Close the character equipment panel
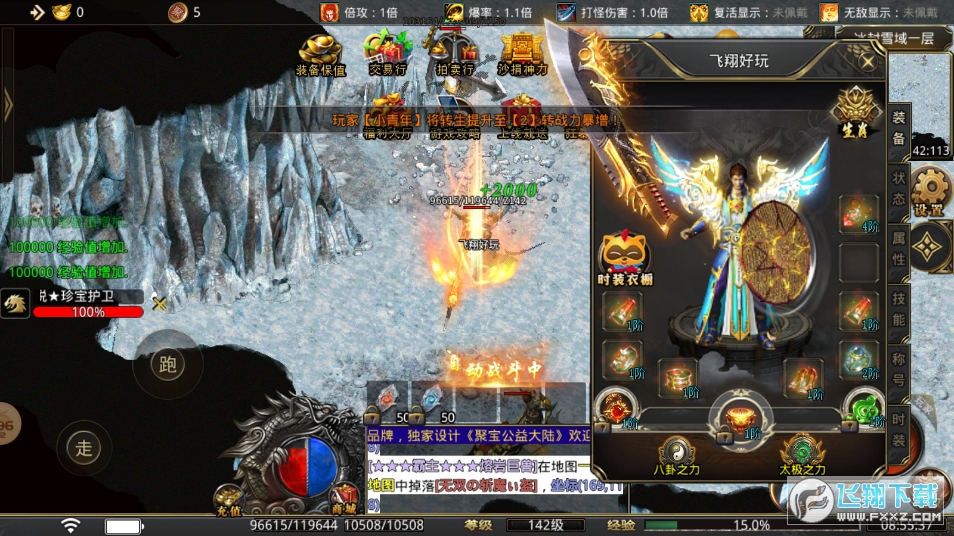 tap(867, 61)
